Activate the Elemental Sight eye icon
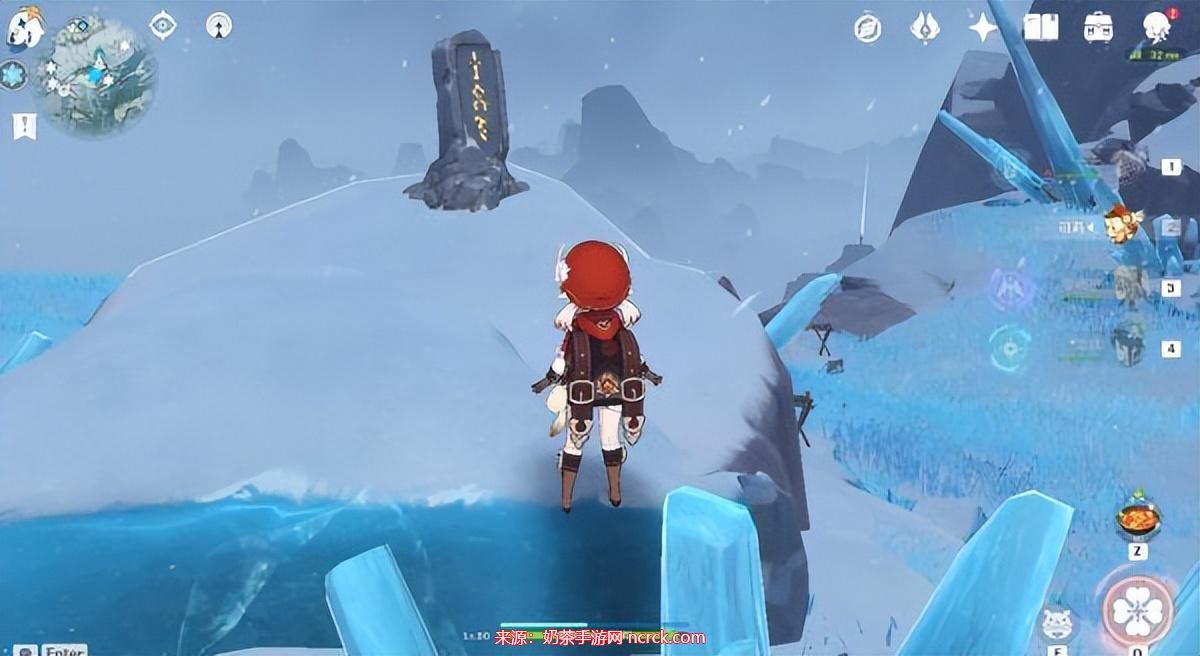1200x656 pixels. [163, 25]
